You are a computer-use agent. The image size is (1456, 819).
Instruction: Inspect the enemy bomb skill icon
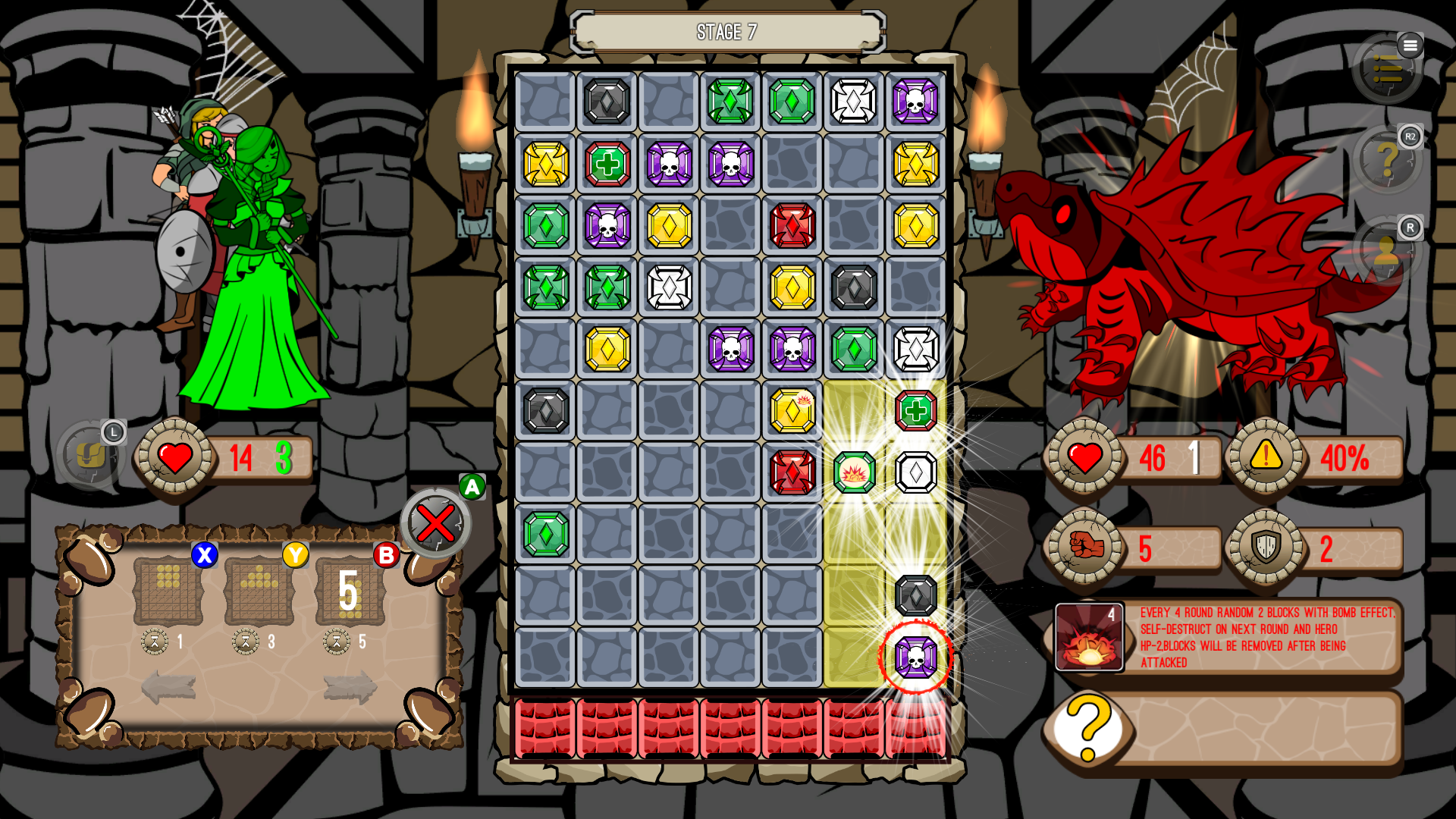[1089, 637]
